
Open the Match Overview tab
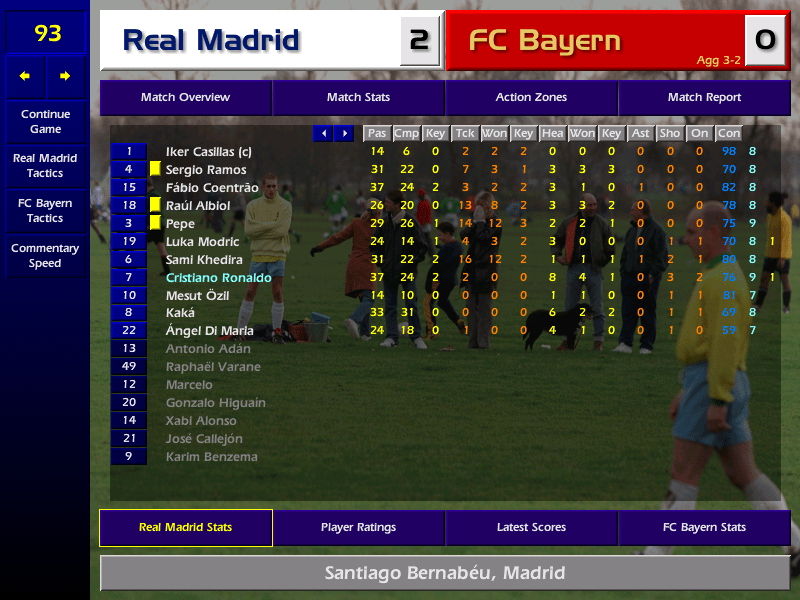point(185,98)
